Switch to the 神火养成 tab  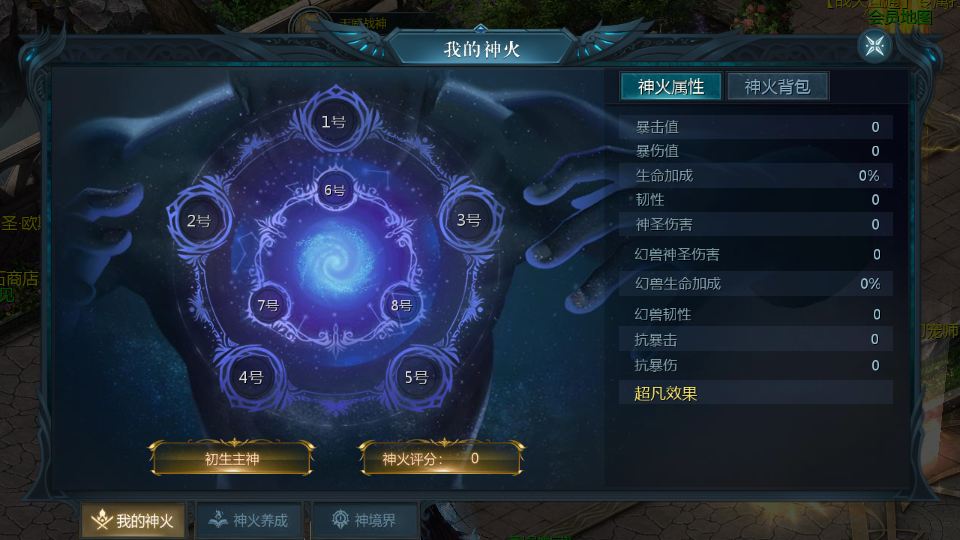click(x=249, y=520)
